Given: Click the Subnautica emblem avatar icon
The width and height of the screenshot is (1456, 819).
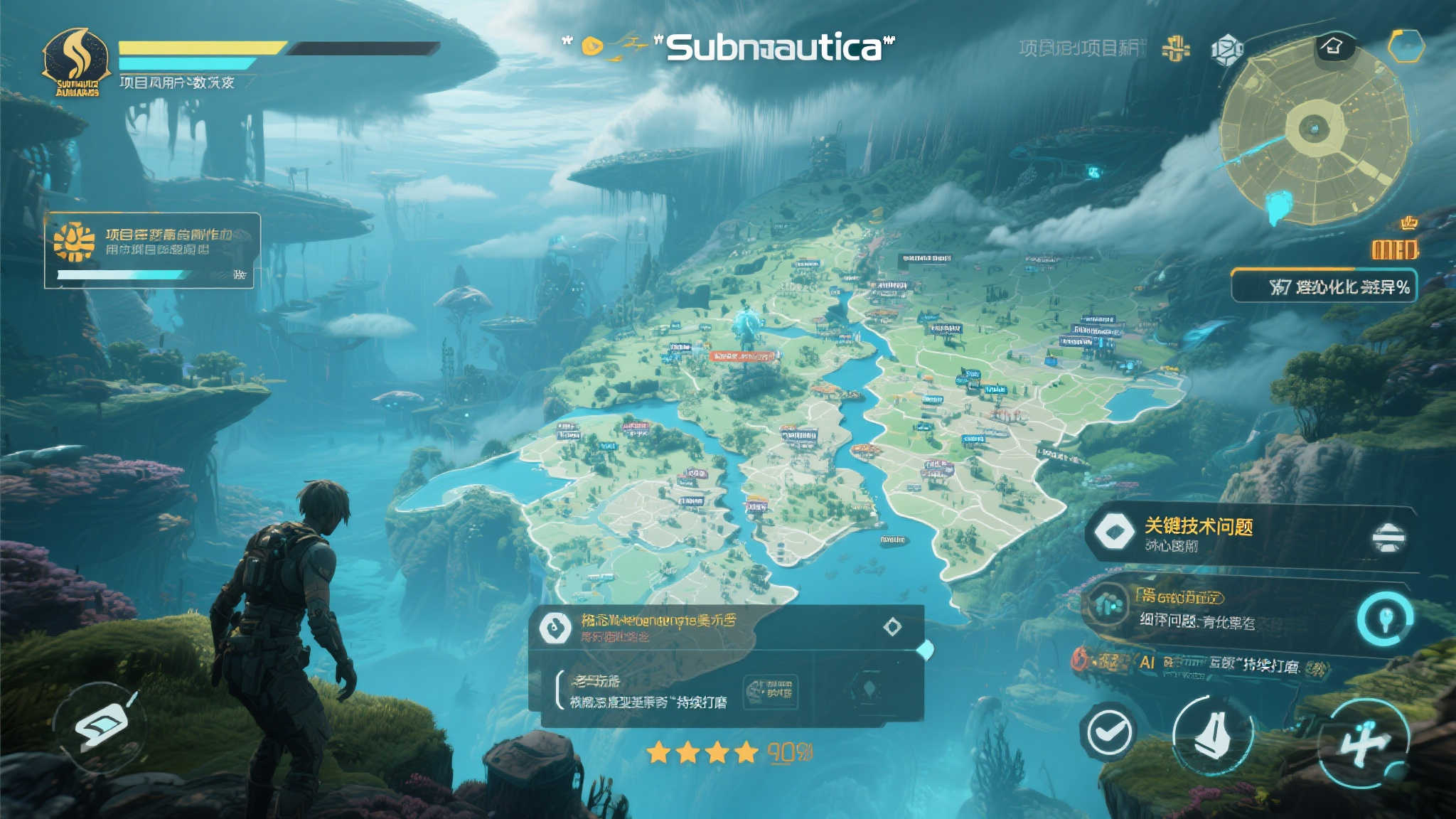Looking at the screenshot, I should coord(76,63).
